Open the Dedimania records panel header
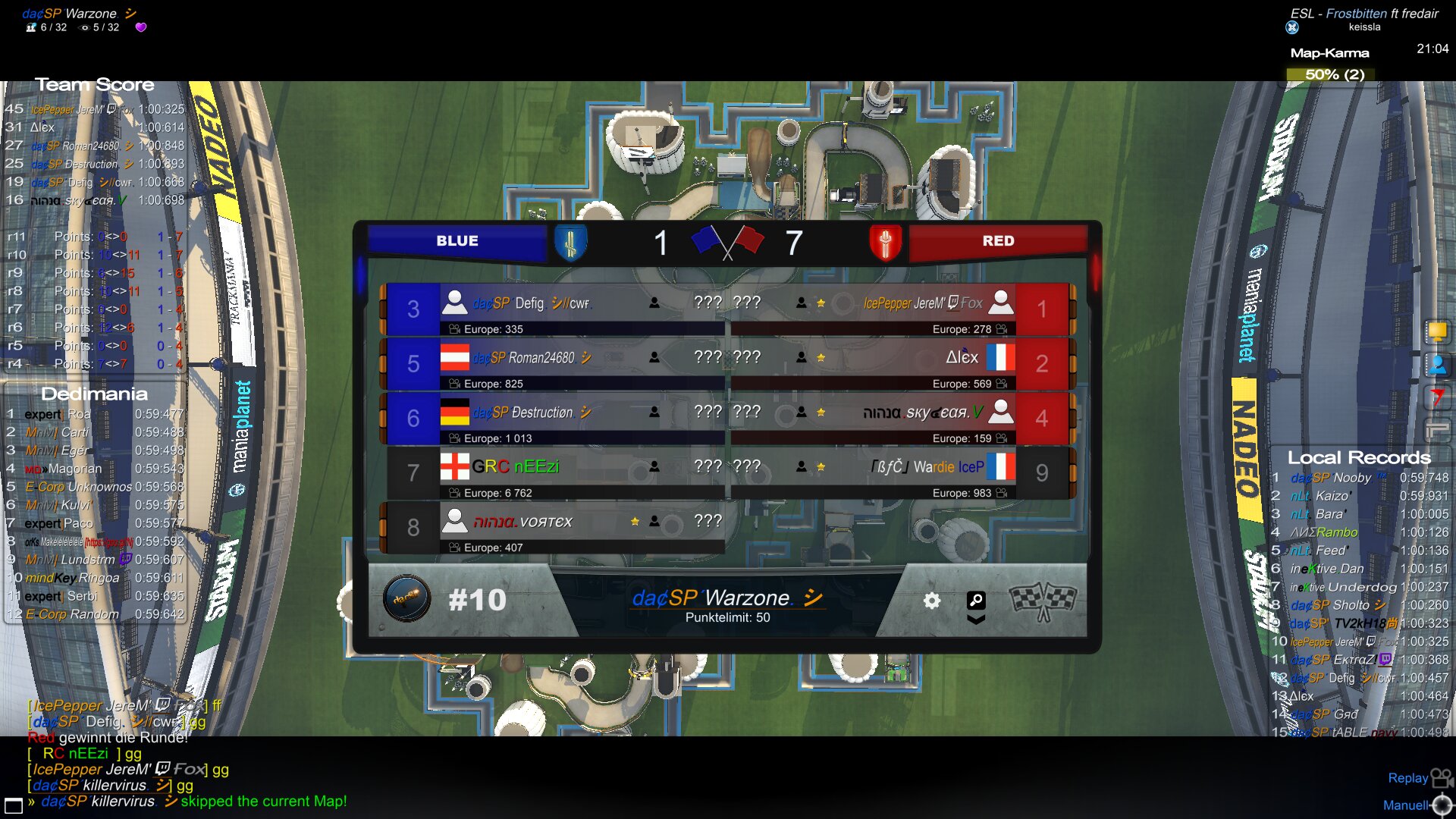This screenshot has height=819, width=1456. point(94,394)
